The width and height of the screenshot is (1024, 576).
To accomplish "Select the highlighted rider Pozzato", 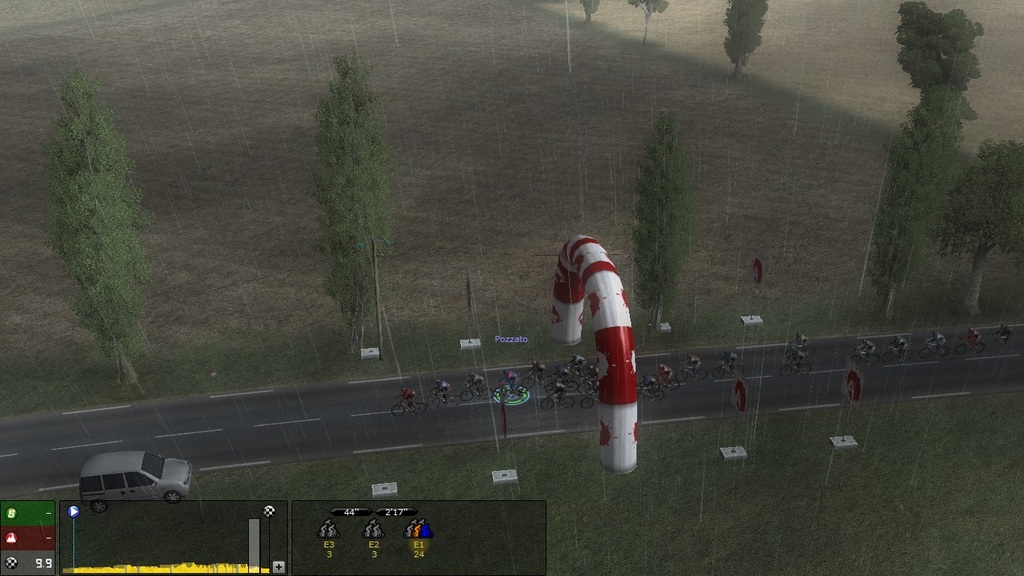I will [x=511, y=388].
